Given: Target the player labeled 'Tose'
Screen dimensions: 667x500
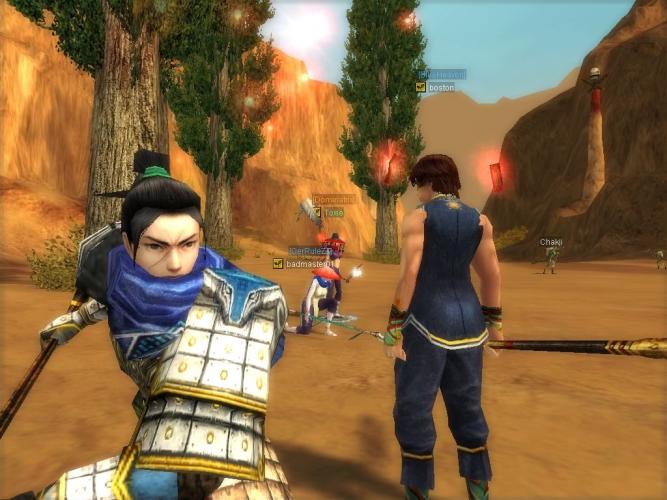Looking at the screenshot, I should 333,212.
